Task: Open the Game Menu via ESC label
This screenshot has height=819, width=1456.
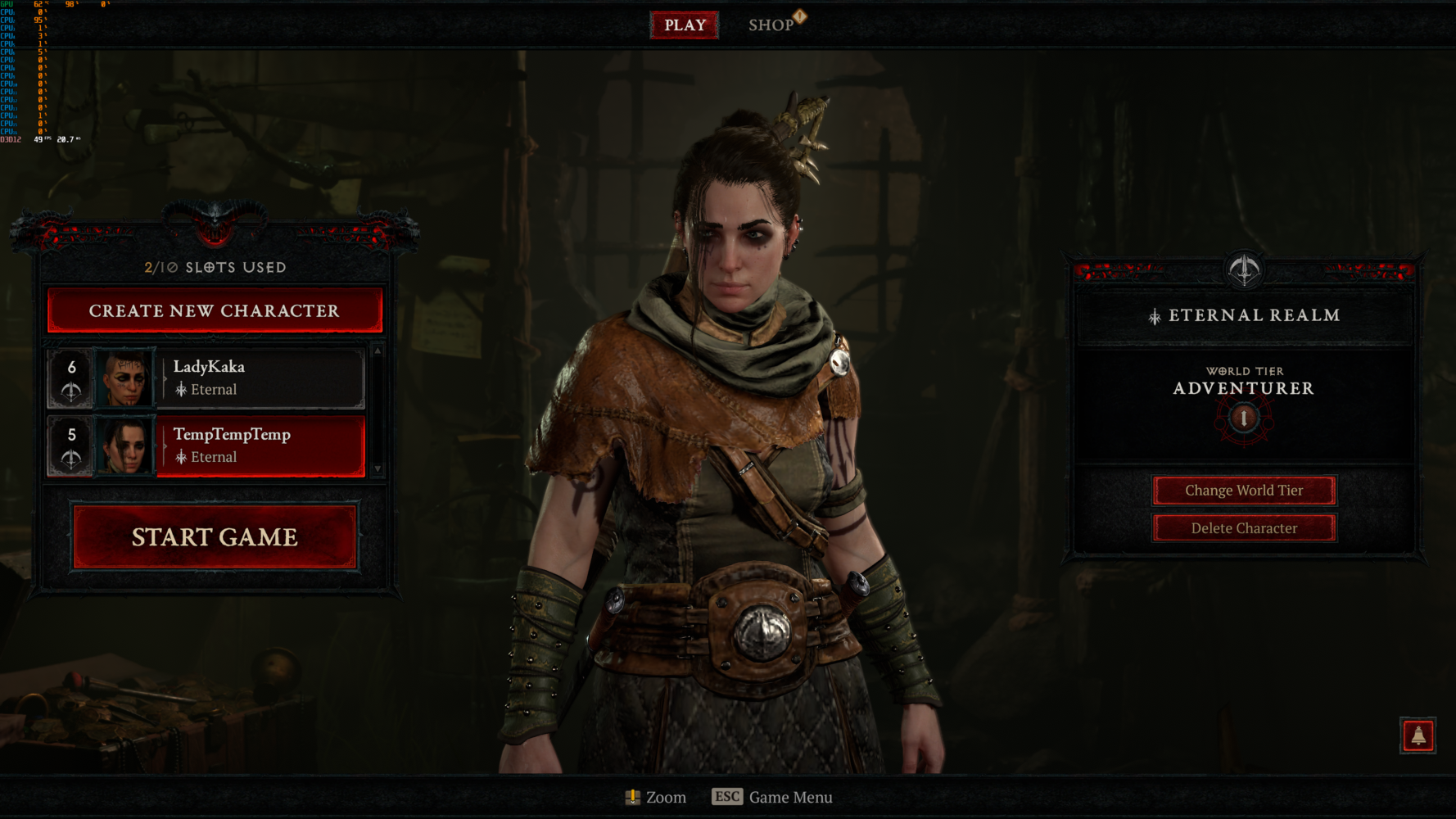Action: point(775,797)
